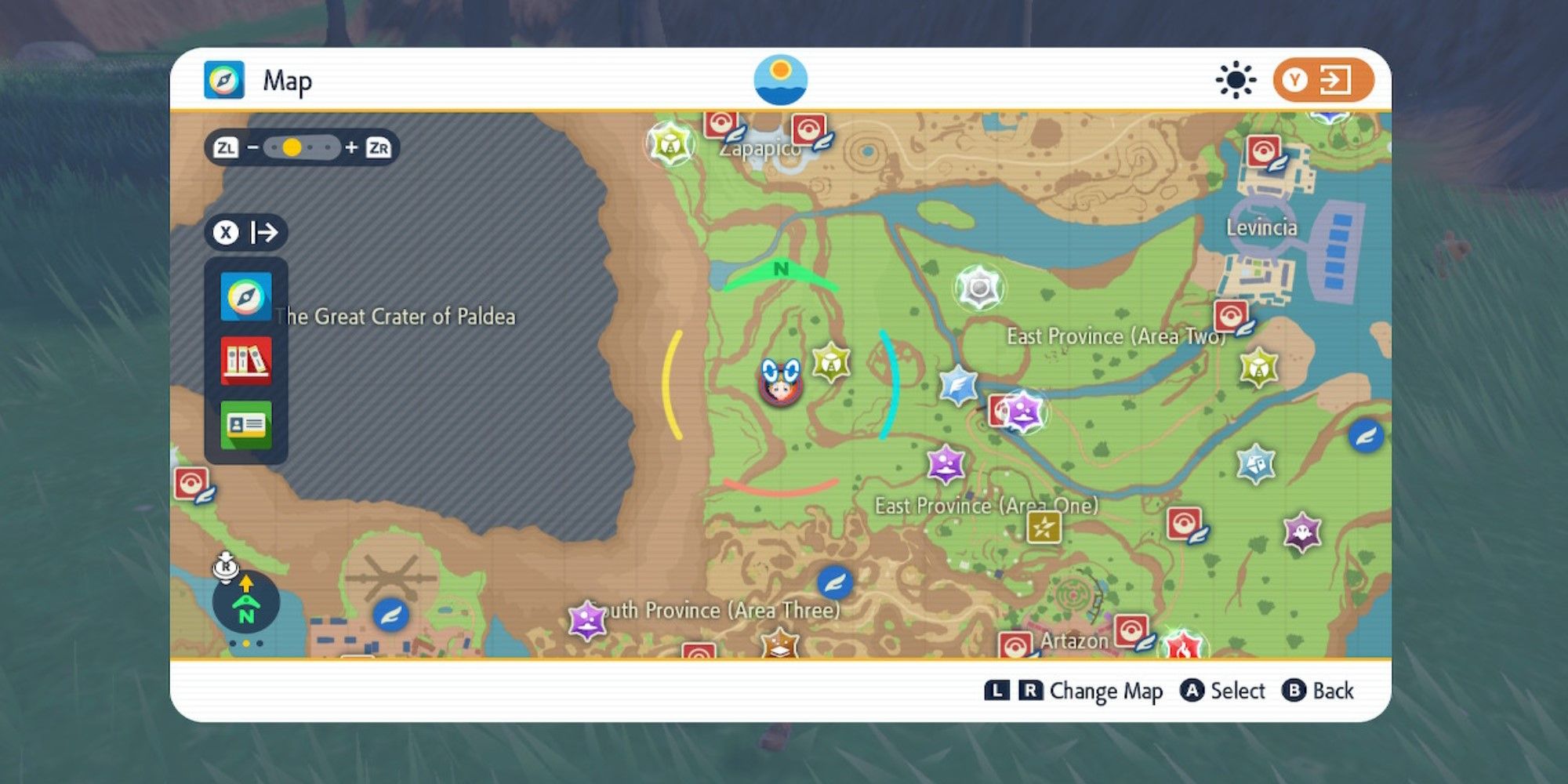This screenshot has height=784, width=1568.
Task: Click the Pokémon Center icon near Zapapico
Action: (x=720, y=124)
